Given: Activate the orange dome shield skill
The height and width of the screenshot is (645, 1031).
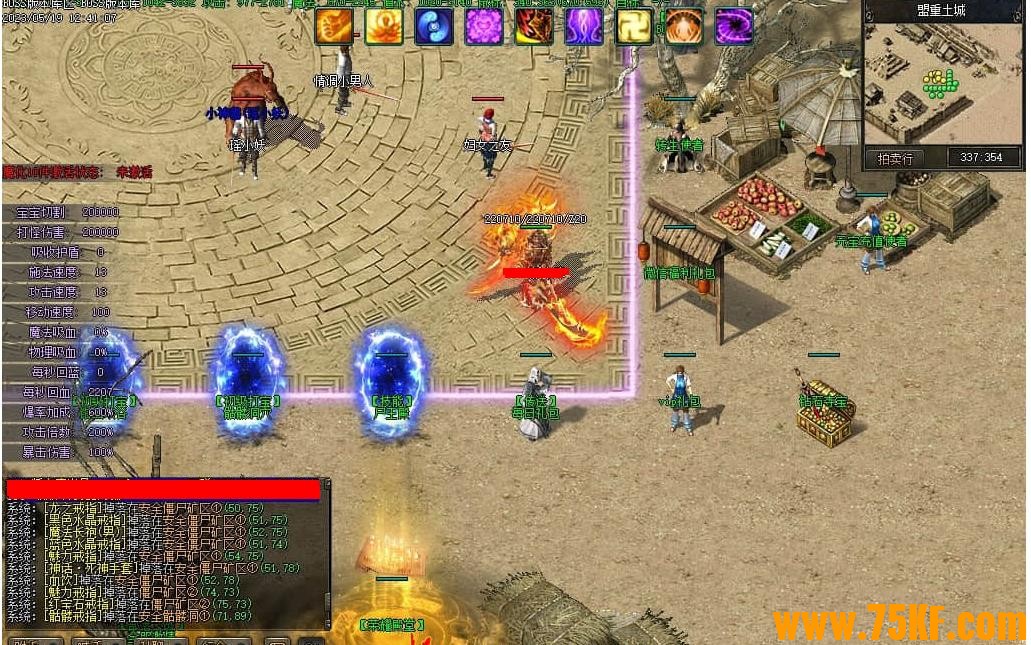Looking at the screenshot, I should coord(684,27).
